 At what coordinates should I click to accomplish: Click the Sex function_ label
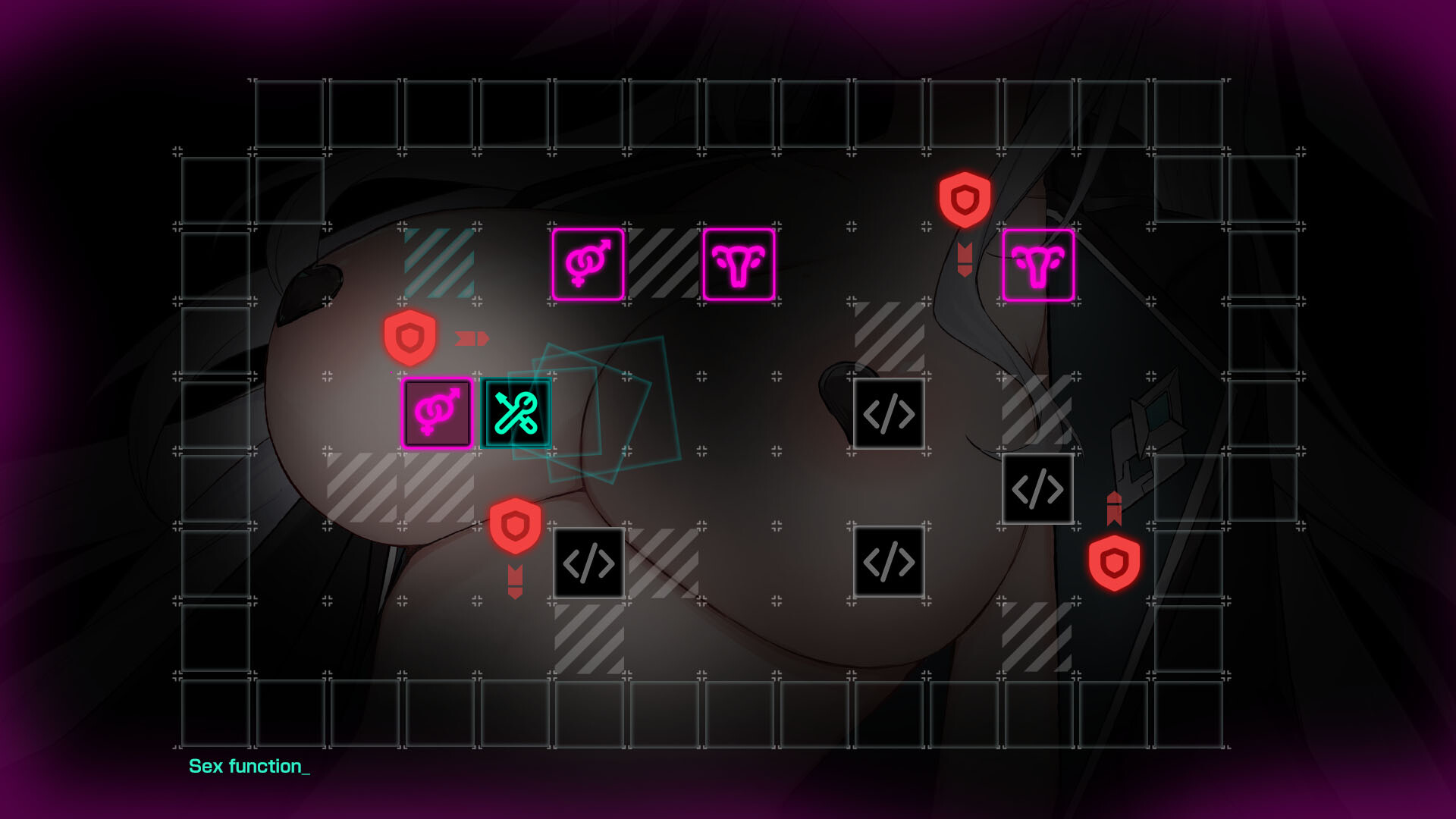(x=249, y=767)
